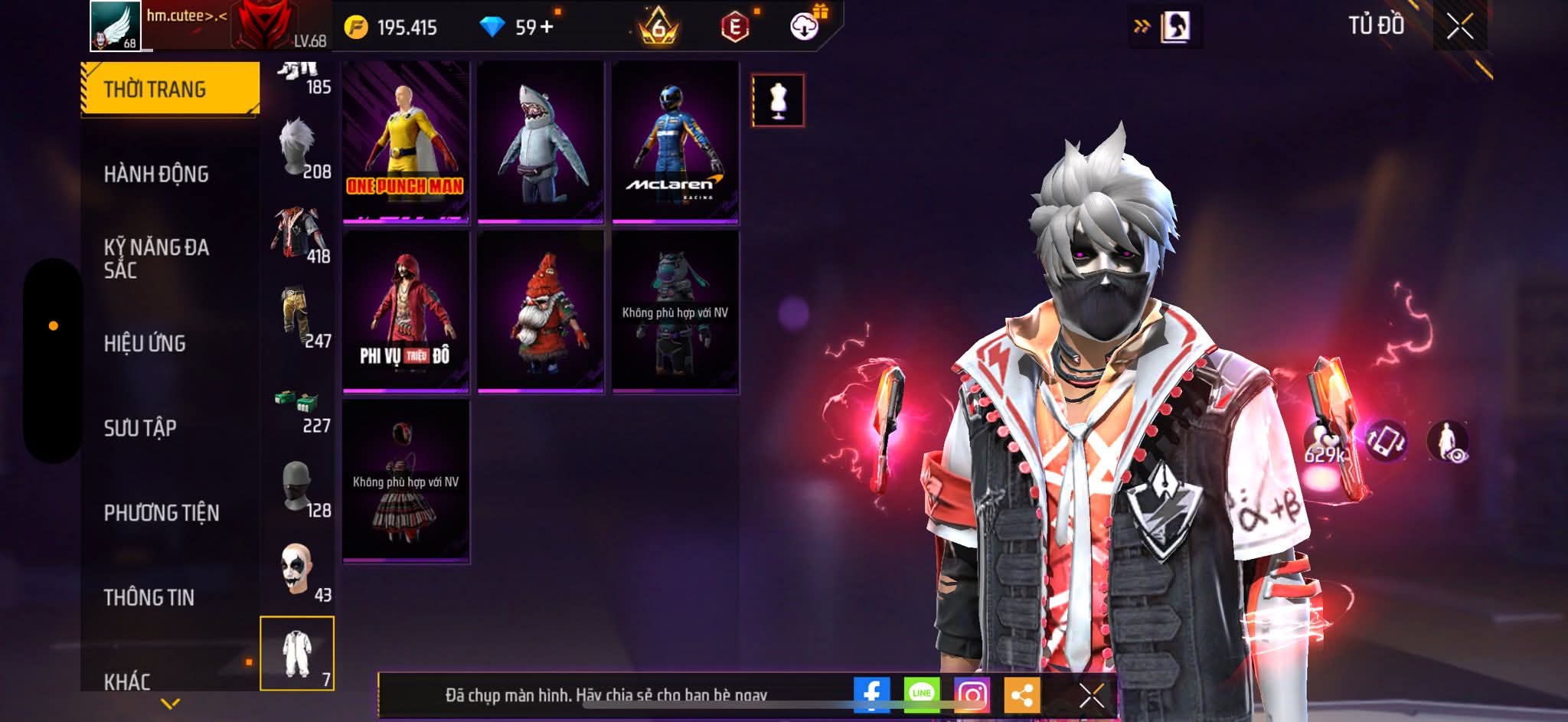Close the Tủ Đồ wardrobe screen
Screen dimensions: 1568x722
click(1460, 28)
